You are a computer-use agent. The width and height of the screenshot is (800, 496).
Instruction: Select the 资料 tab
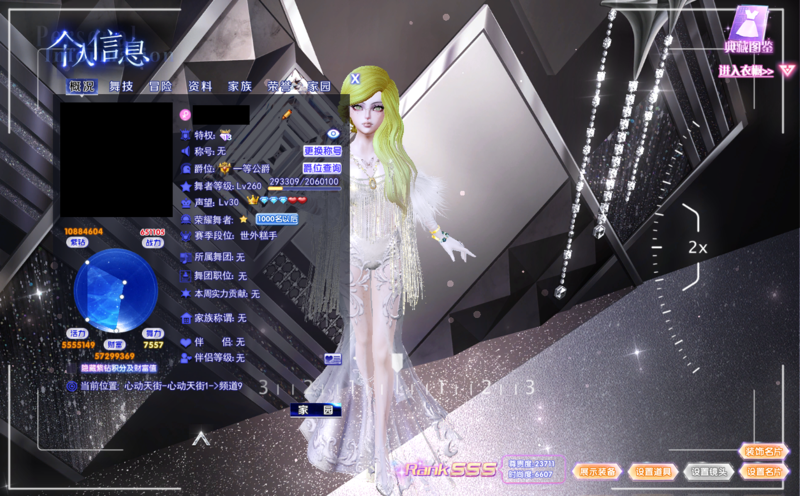(200, 87)
